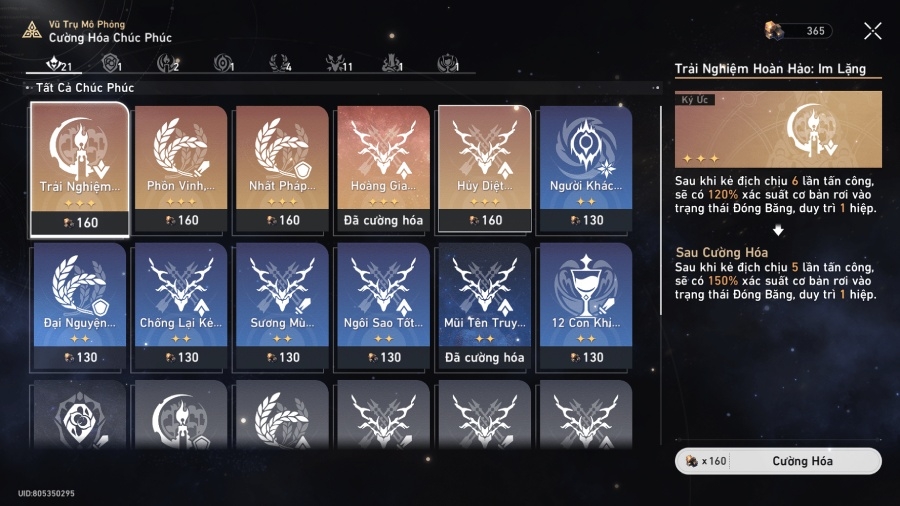Close the blessing enhancement screen
Screen dimensions: 900x506
873,31
